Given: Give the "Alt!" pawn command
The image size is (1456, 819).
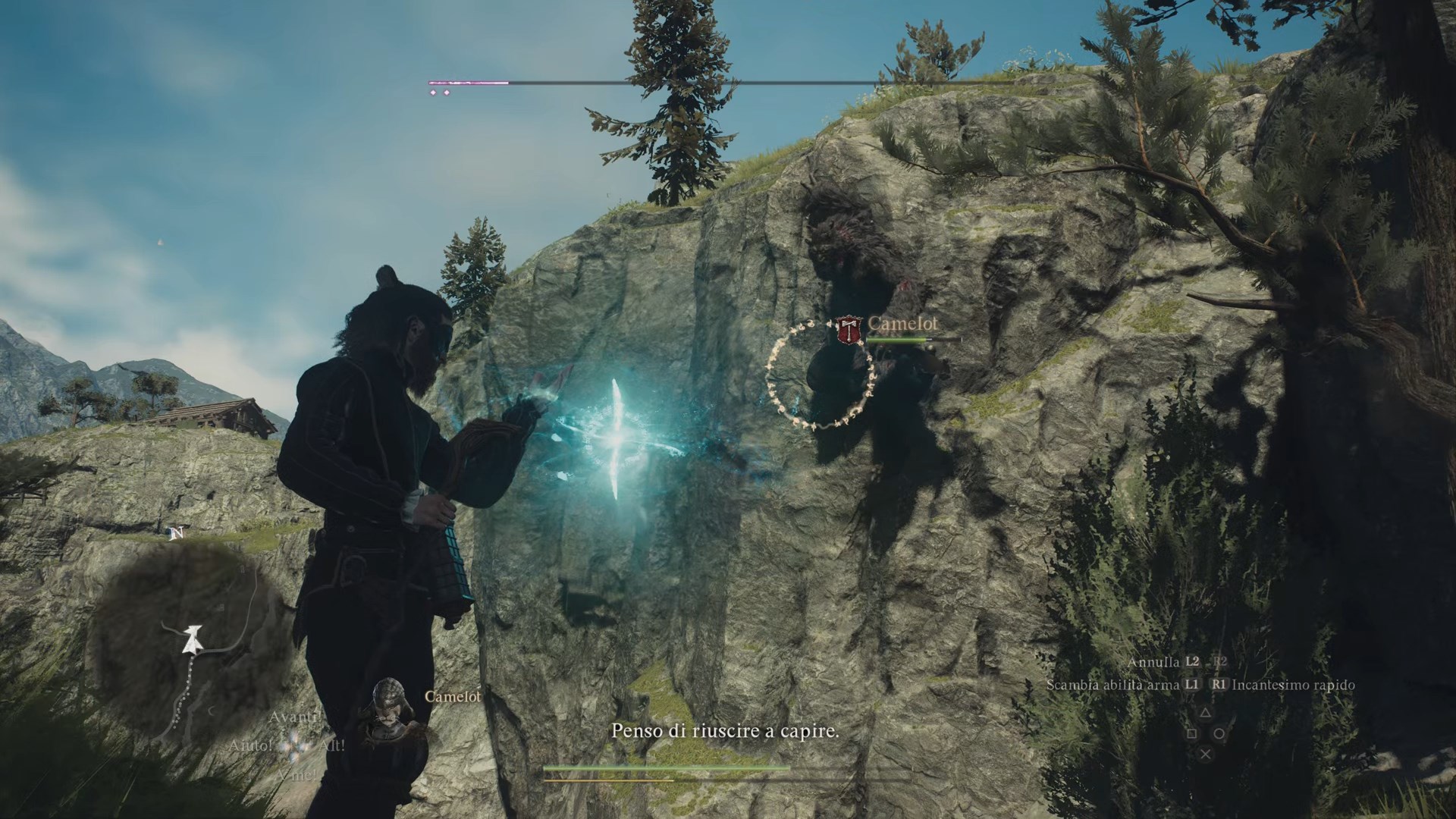Looking at the screenshot, I should pos(331,746).
